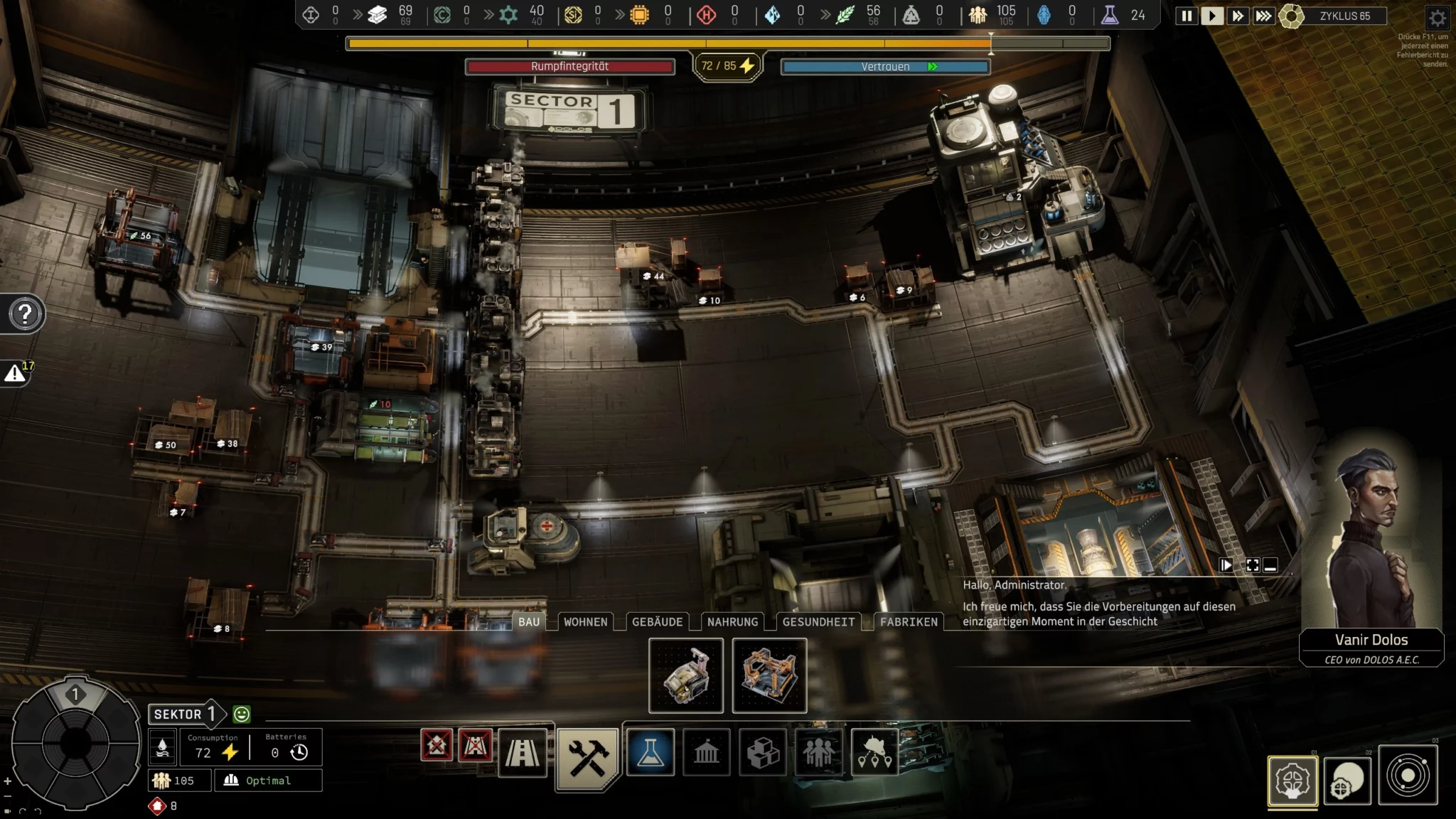This screenshot has width=1456, height=819.
Task: Minimize the Vanir Dolos dialogue window
Action: [x=1271, y=566]
